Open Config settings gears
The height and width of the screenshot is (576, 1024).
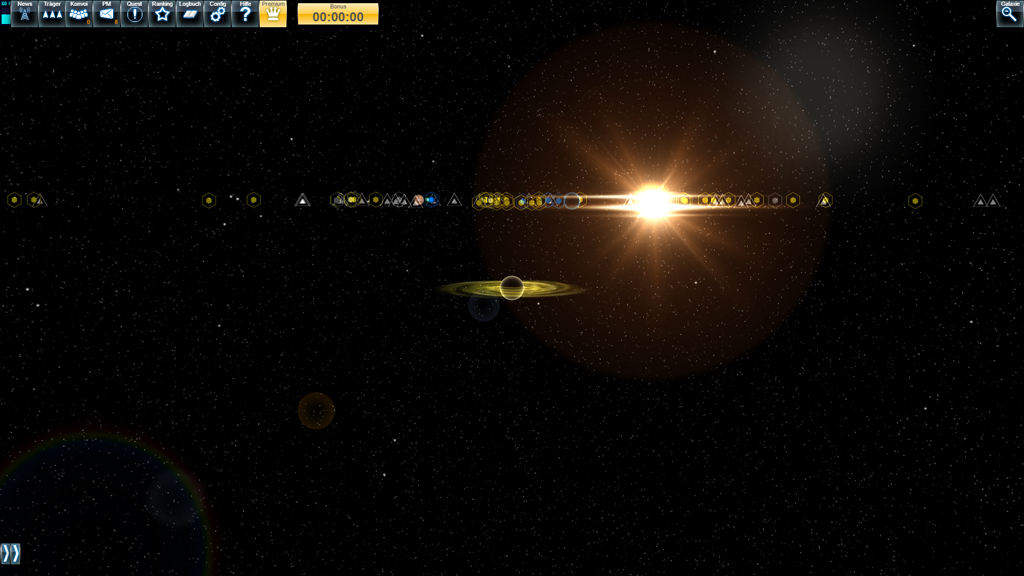(x=218, y=13)
